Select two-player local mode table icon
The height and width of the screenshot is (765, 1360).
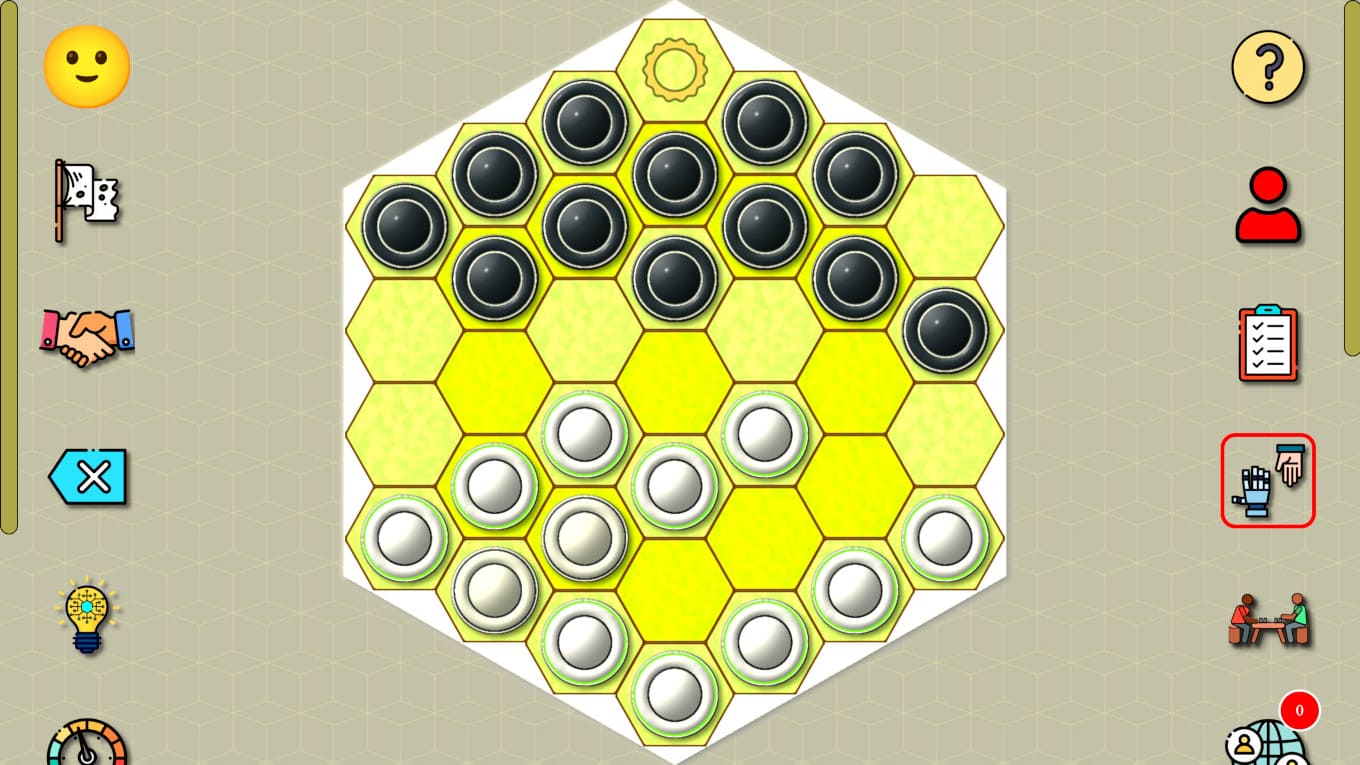pyautogui.click(x=1266, y=618)
